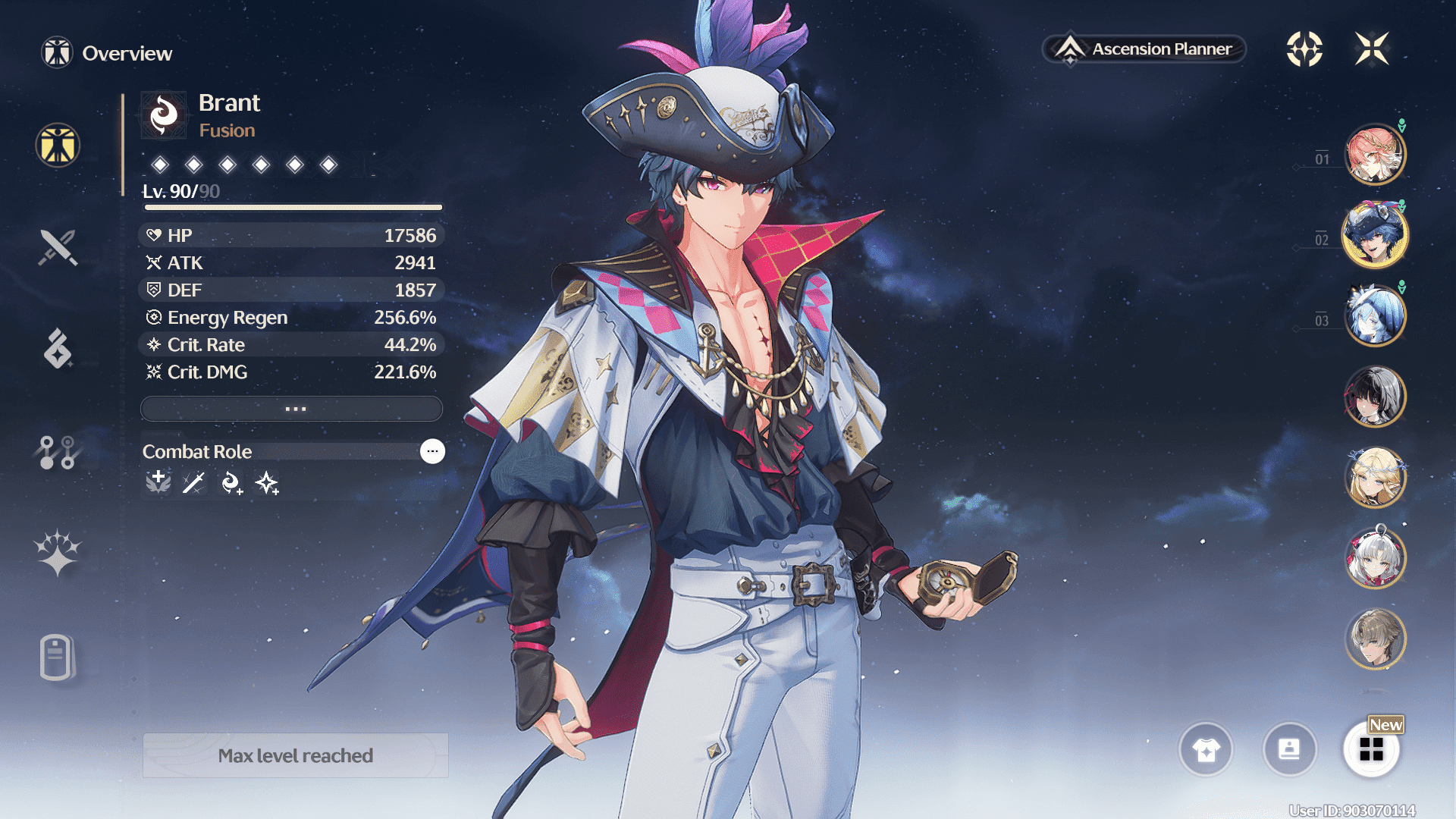This screenshot has width=1456, height=819.
Task: Pick the white-haired character with red accents
Action: pyautogui.click(x=1374, y=559)
